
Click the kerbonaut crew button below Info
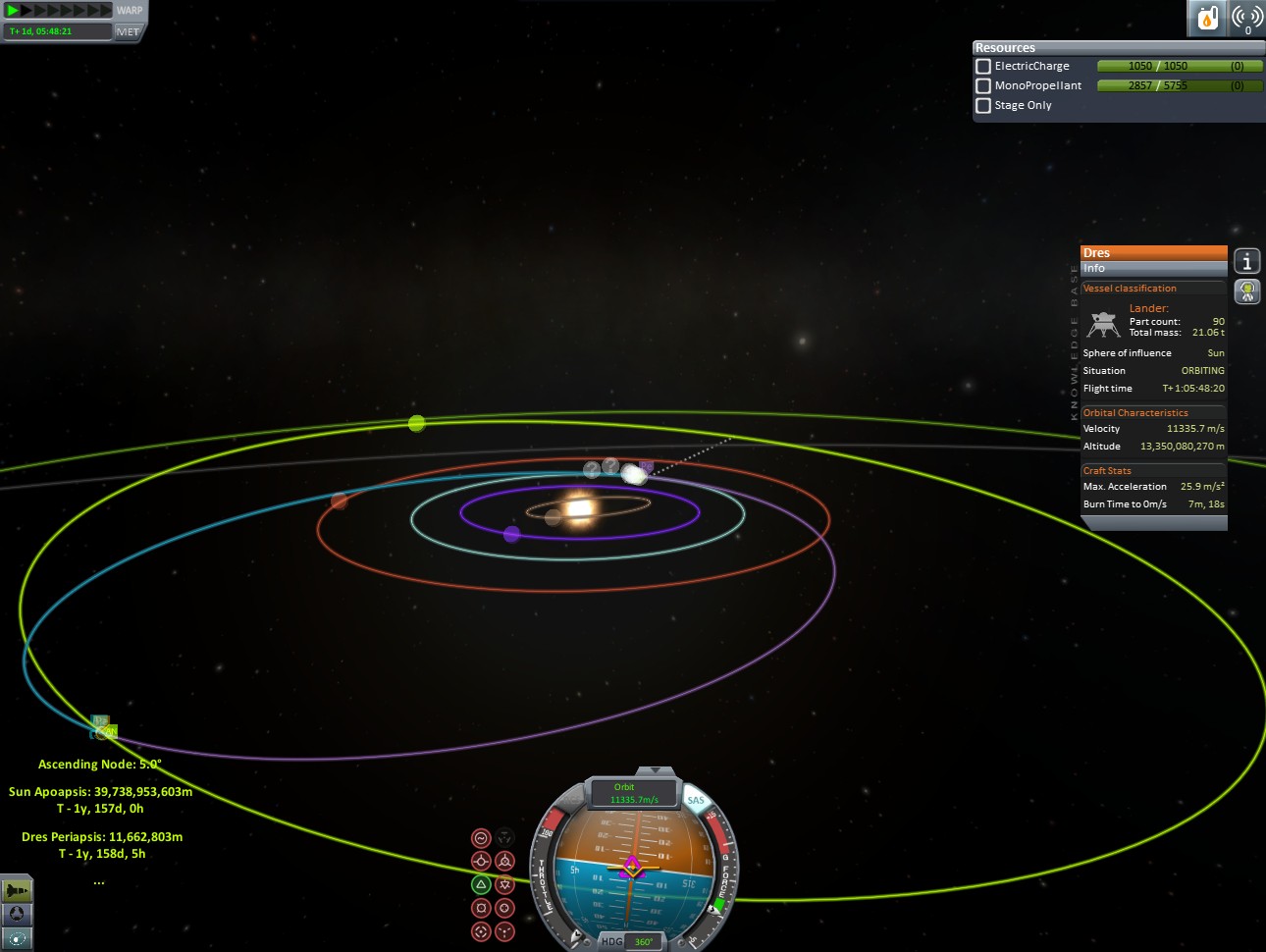1246,291
